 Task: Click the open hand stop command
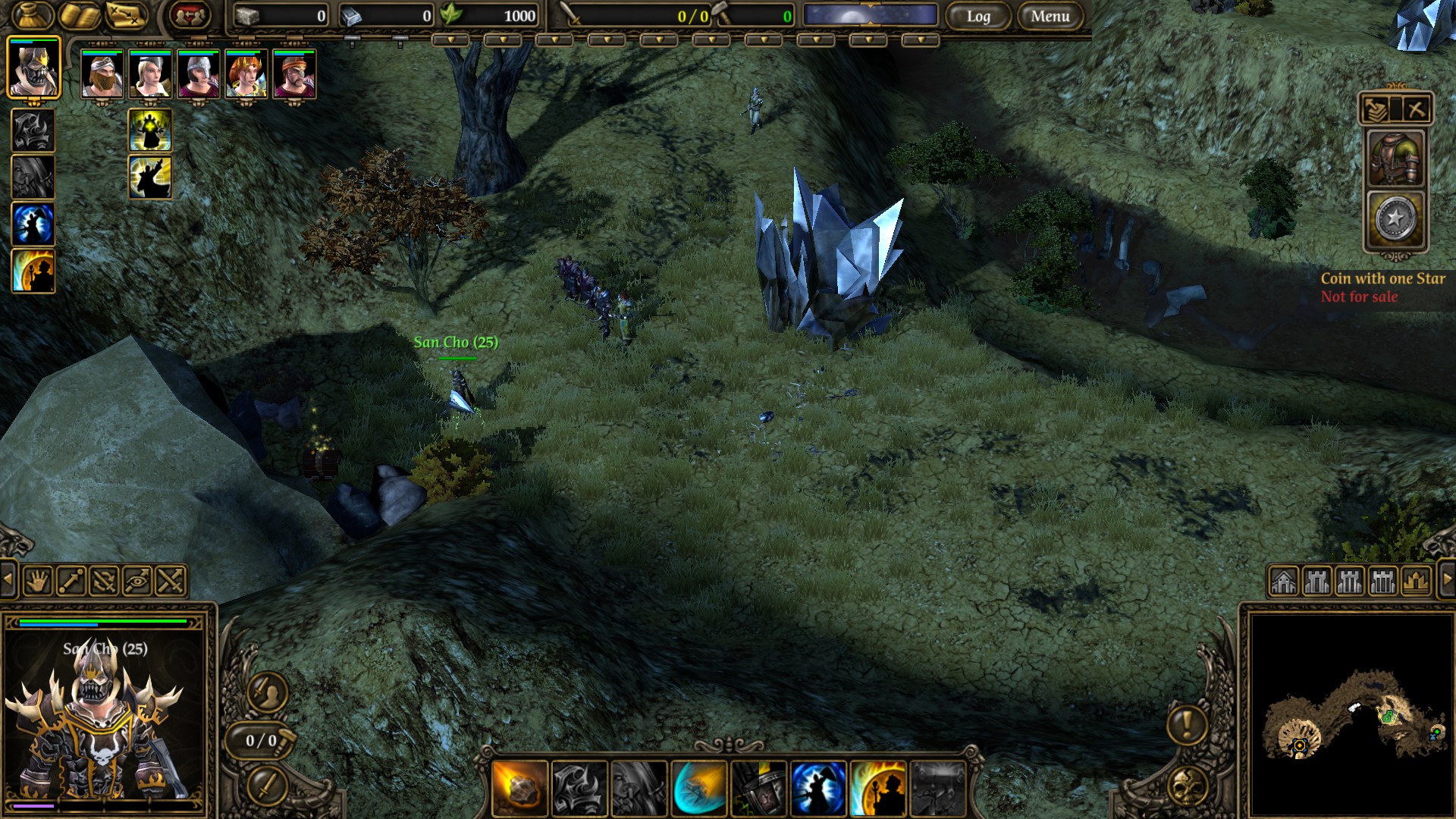point(37,582)
